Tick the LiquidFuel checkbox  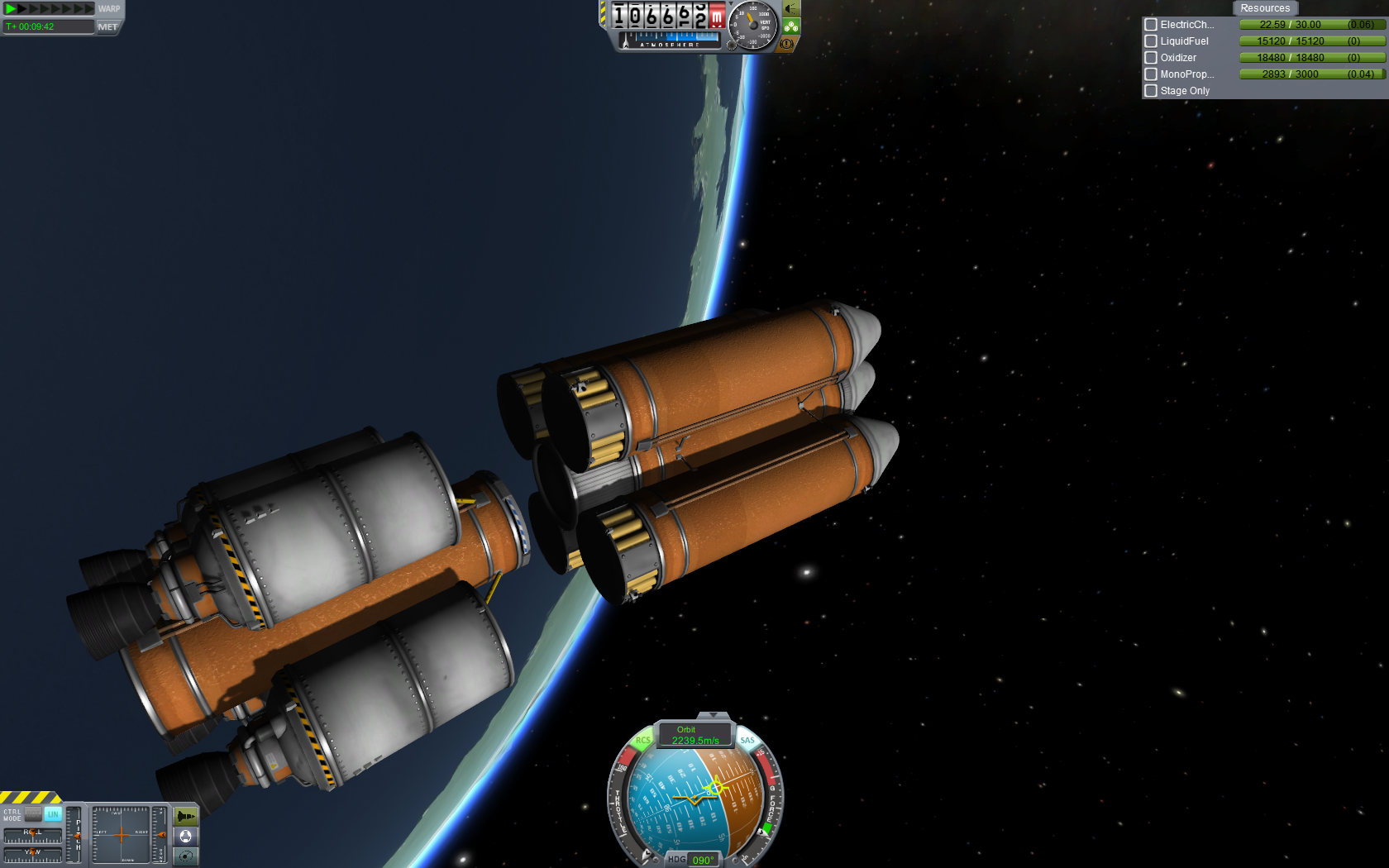[1151, 41]
